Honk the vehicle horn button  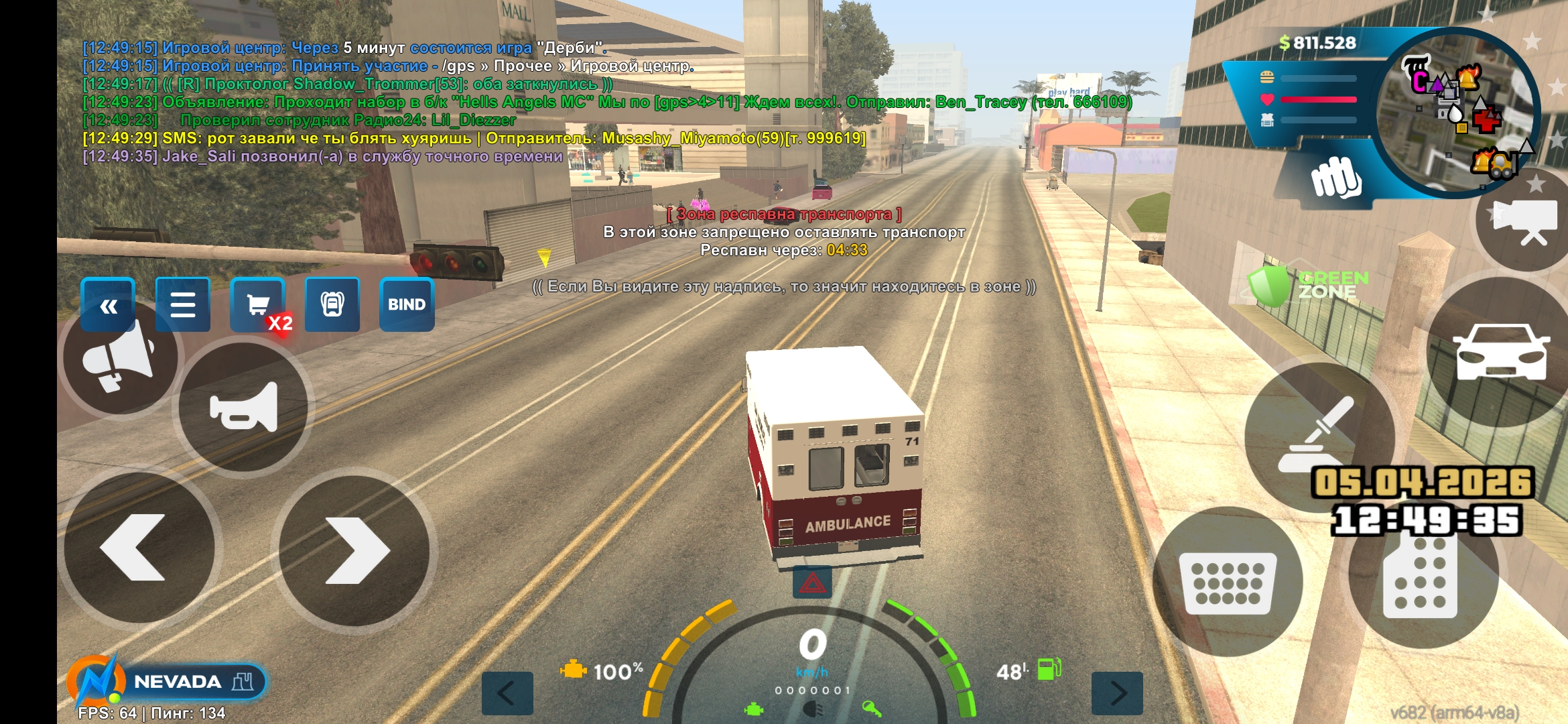click(x=243, y=407)
